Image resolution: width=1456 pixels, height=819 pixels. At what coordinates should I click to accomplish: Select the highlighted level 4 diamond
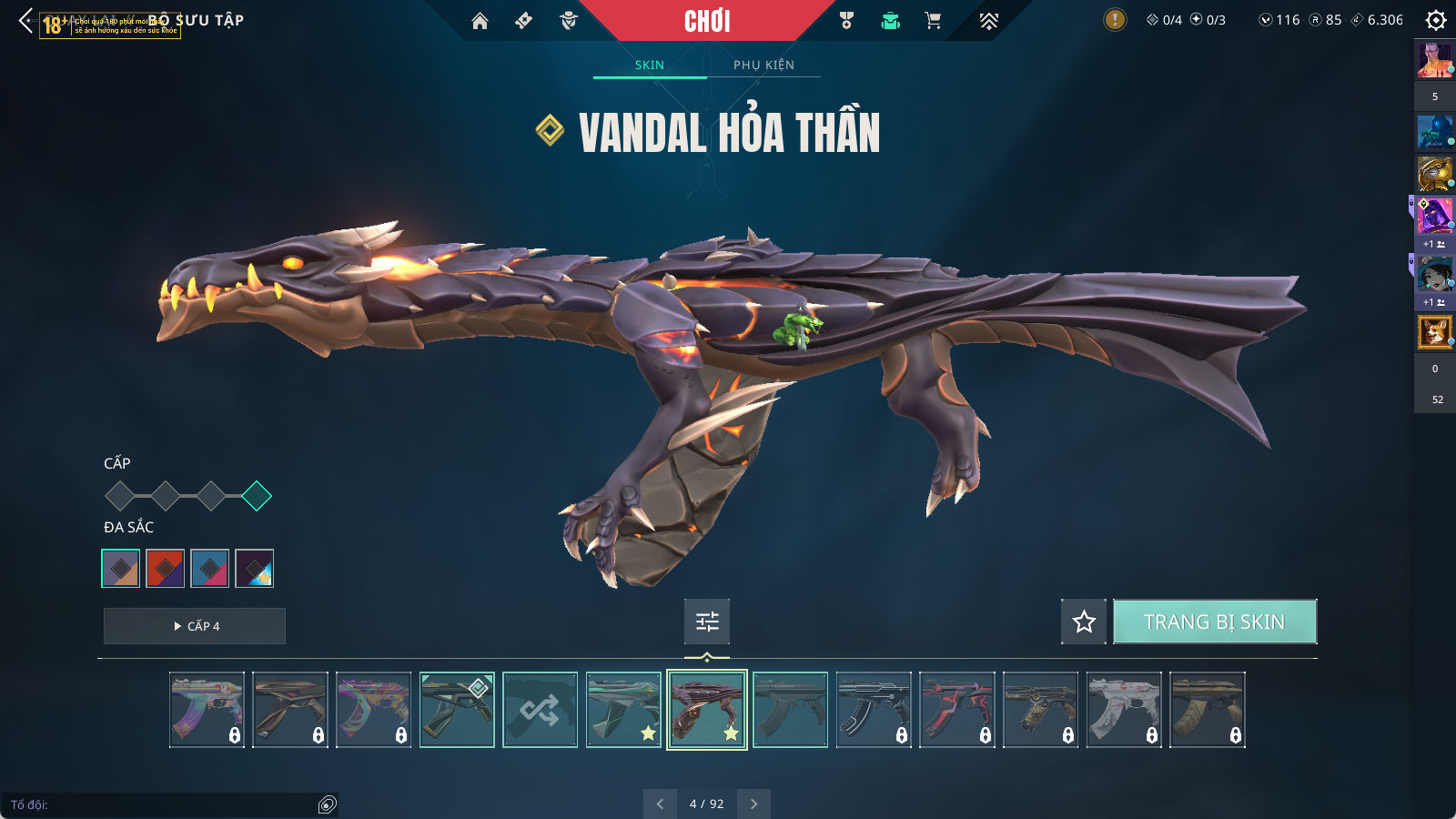[x=257, y=496]
